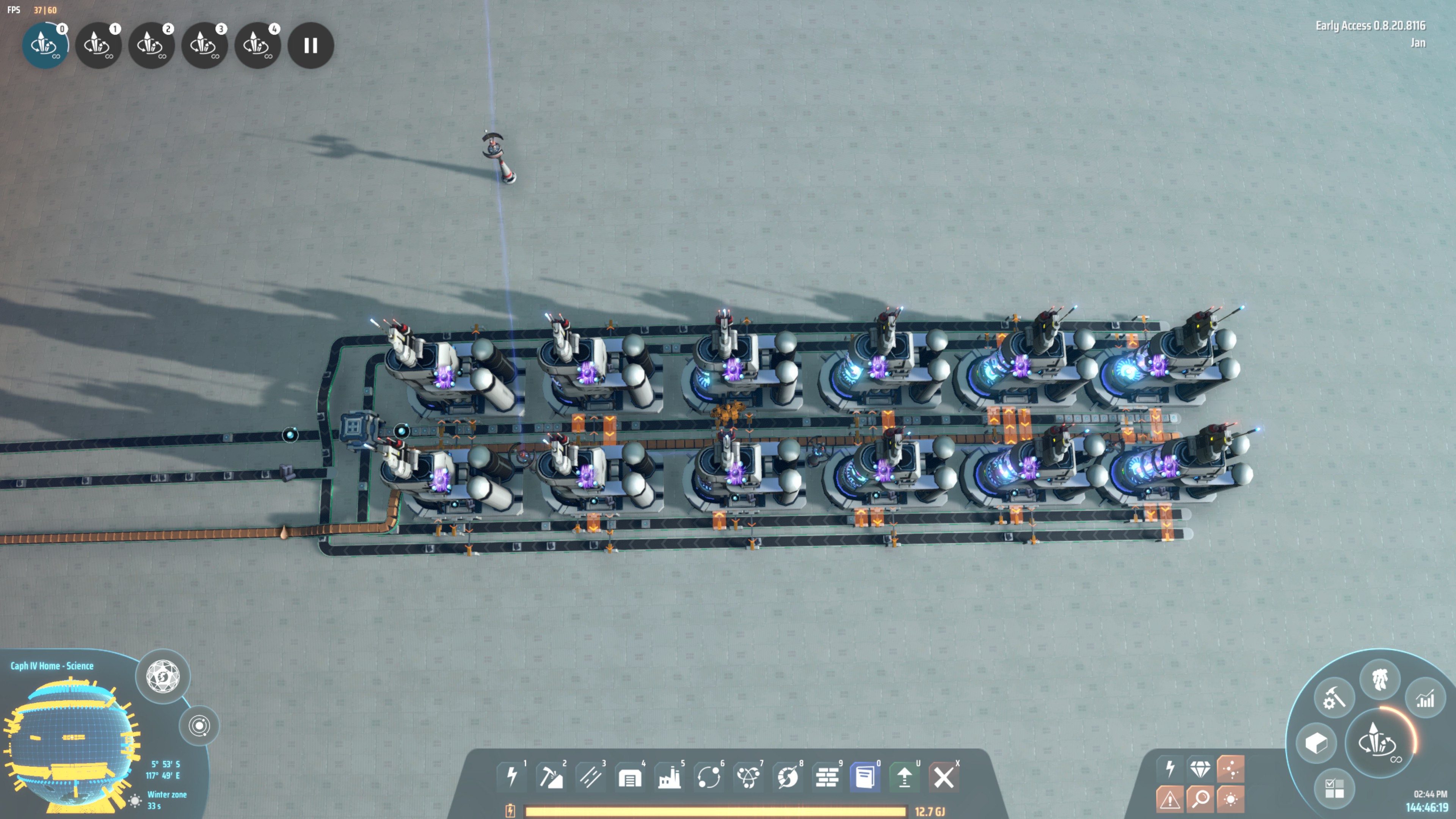The height and width of the screenshot is (819, 1456).
Task: Open the Mecha panel via robot icon
Action: coord(1380,680)
